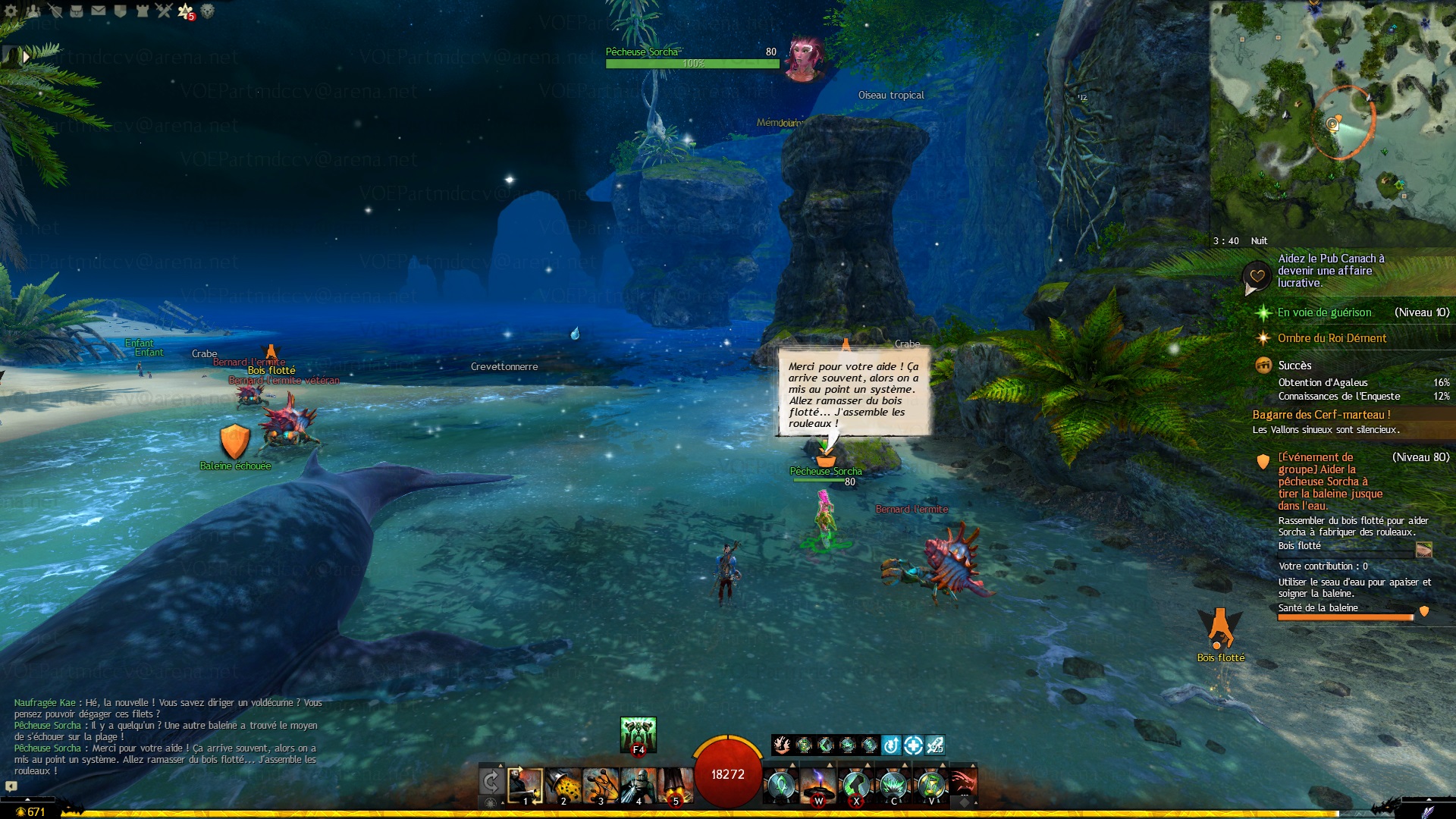The image size is (1456, 819).
Task: Expand the party panel arrow
Action: pyautogui.click(x=26, y=56)
